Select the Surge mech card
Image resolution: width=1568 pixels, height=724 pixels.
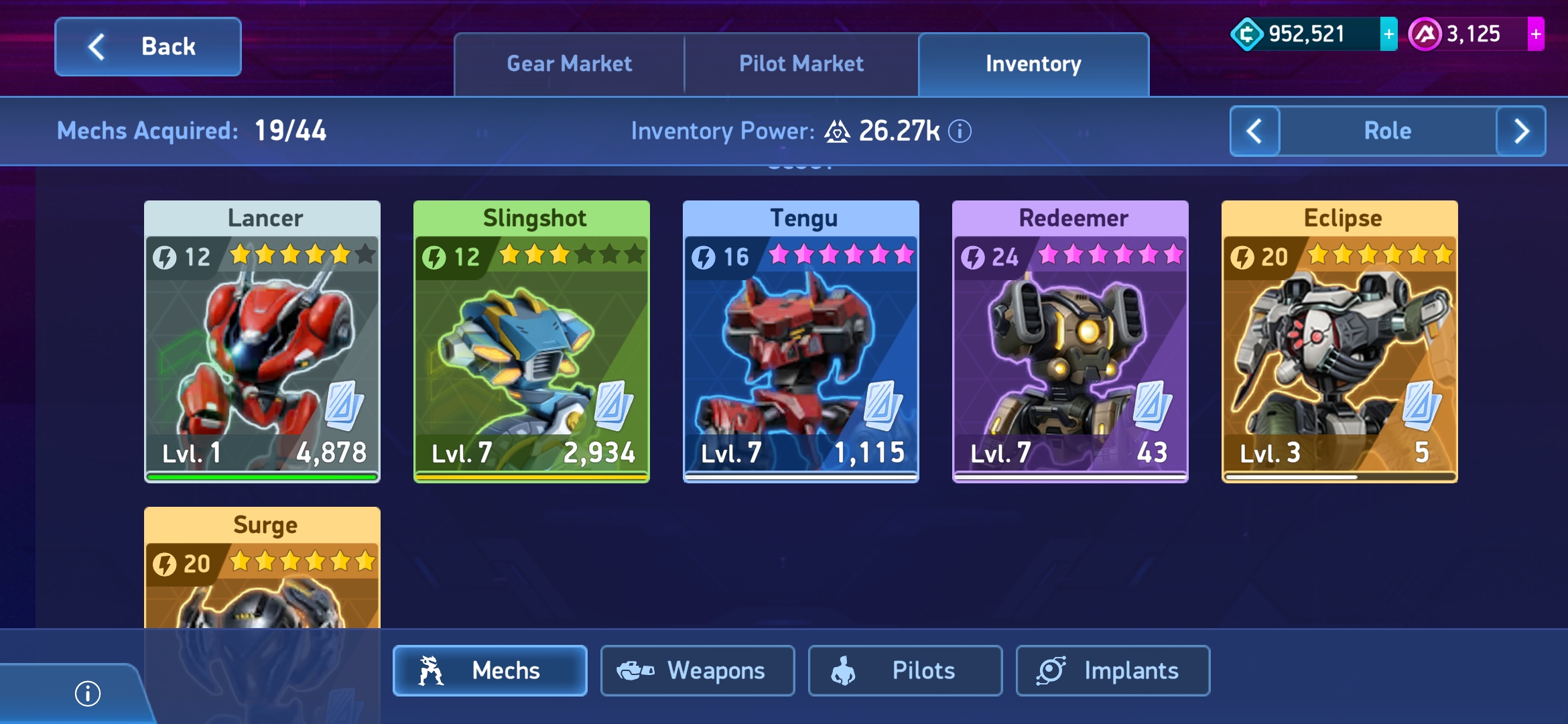pyautogui.click(x=263, y=570)
